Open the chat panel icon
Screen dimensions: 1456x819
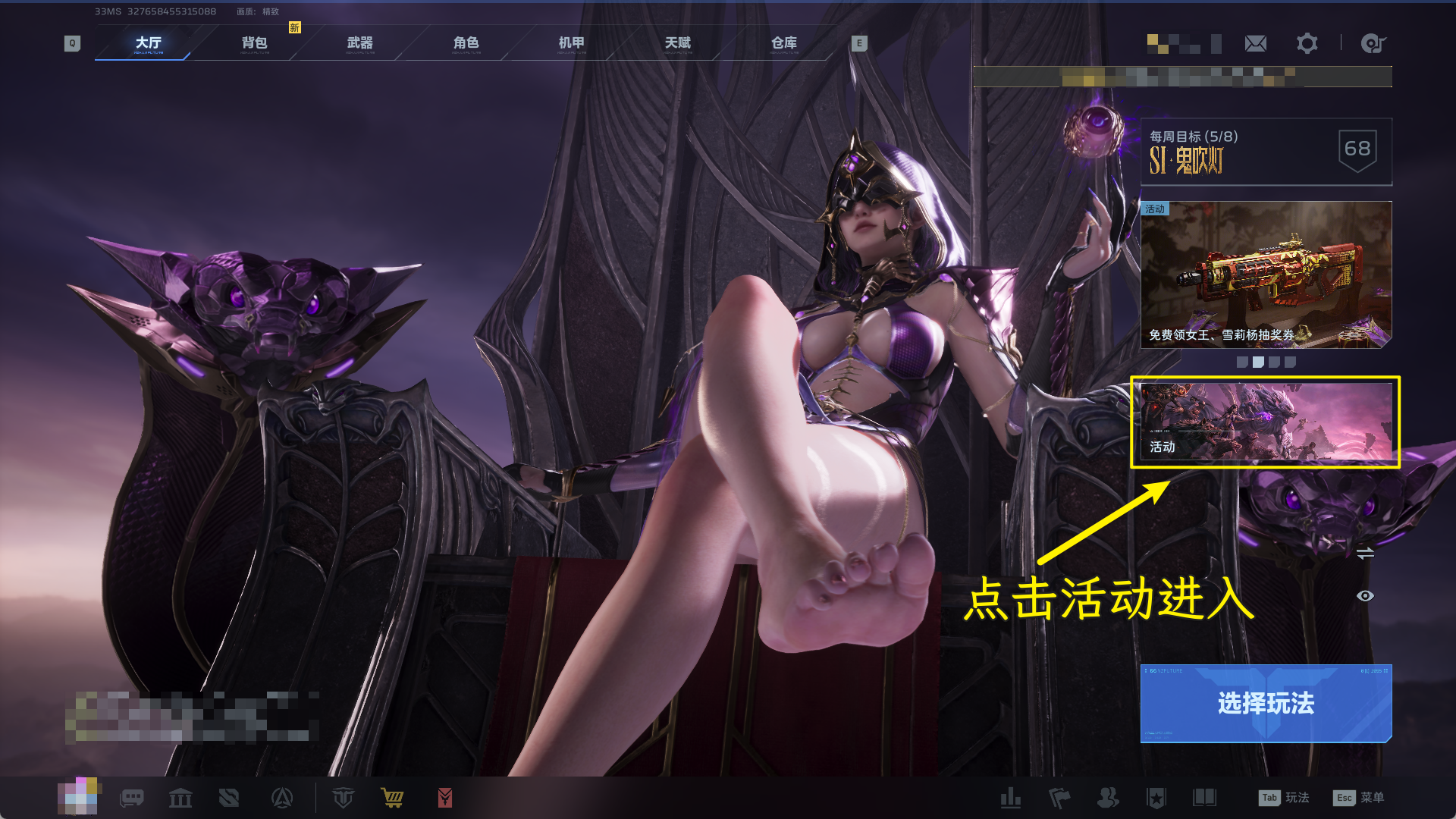(x=132, y=798)
